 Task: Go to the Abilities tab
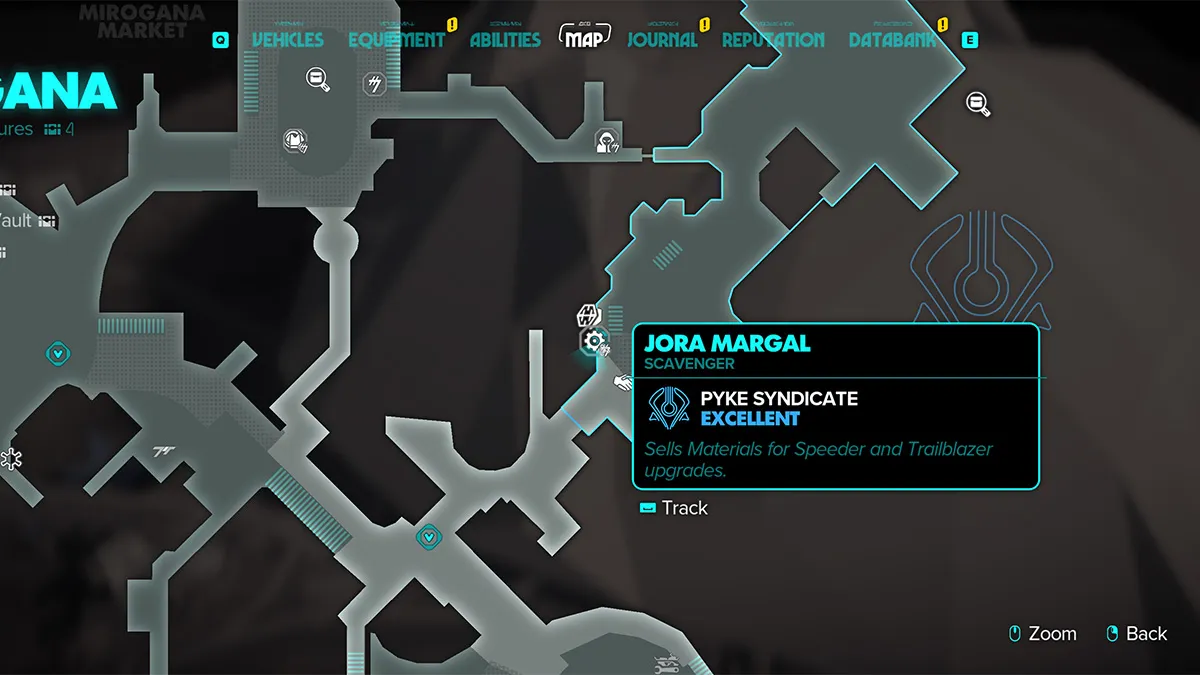click(x=505, y=40)
